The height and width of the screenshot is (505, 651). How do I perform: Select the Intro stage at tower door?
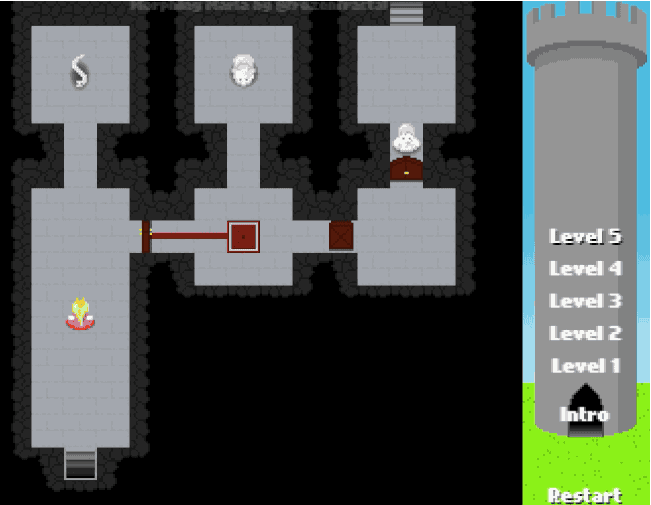[x=585, y=414]
